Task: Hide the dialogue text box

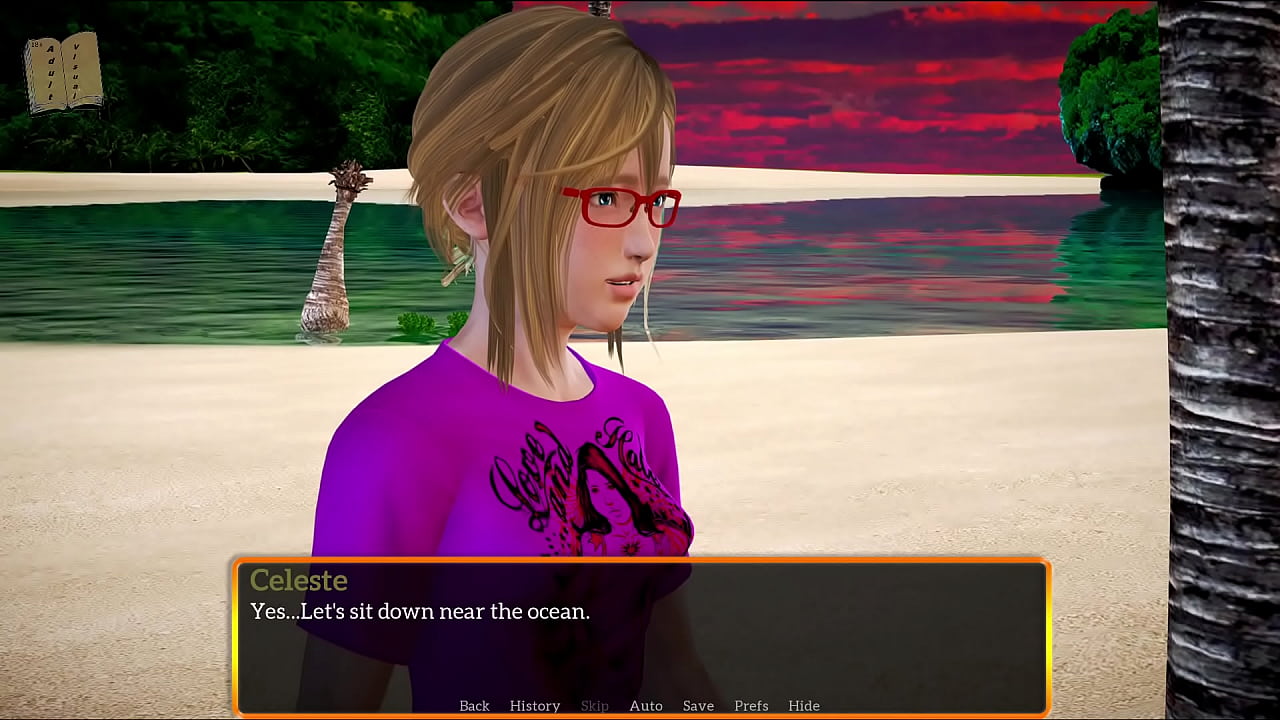Action: [x=804, y=706]
